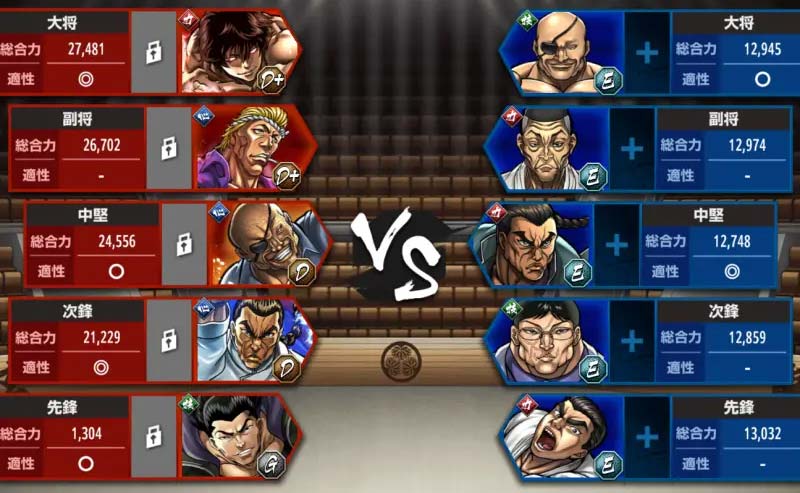Click the lock icon in red 中堅 row

pyautogui.click(x=184, y=245)
